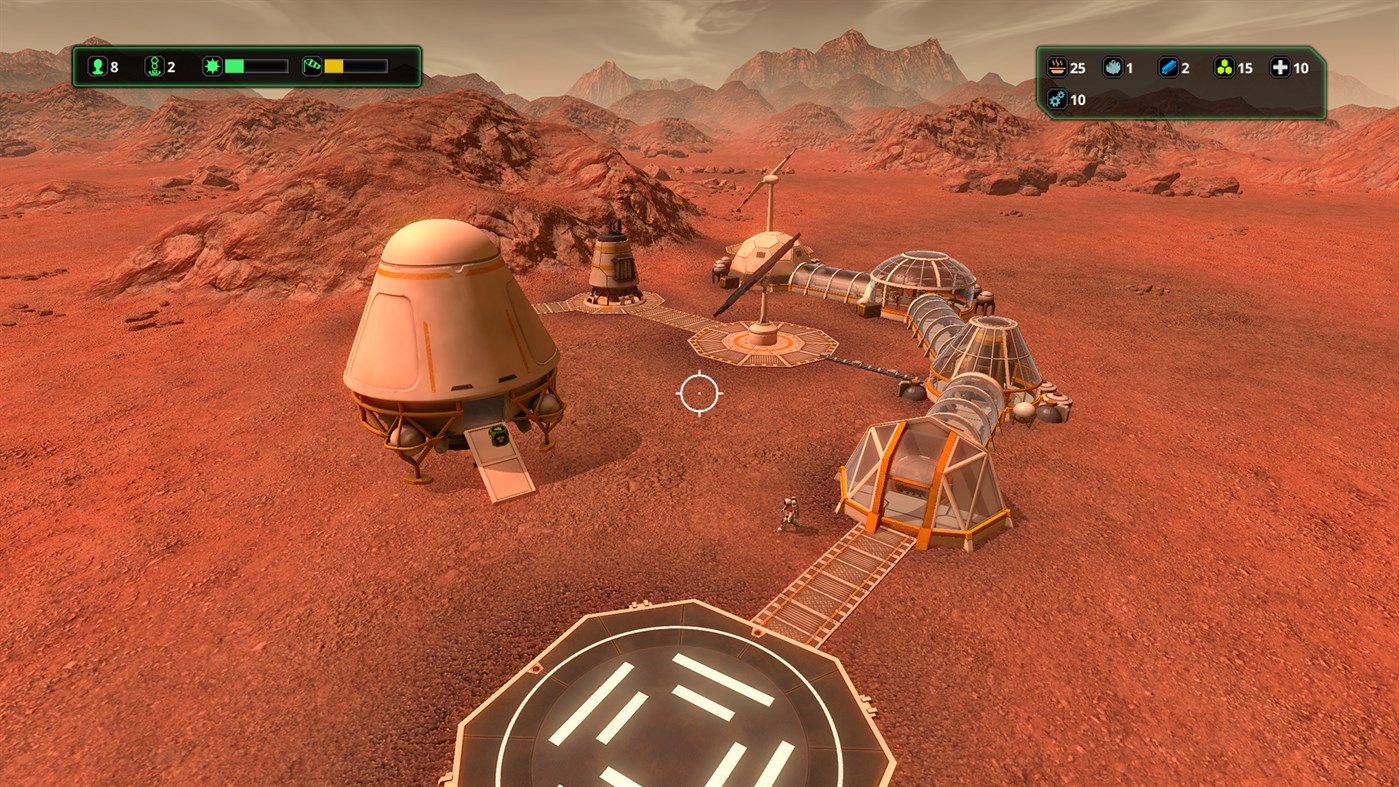This screenshot has width=1399, height=787.
Task: Click the bioplastic resource icon
Action: [x=1224, y=68]
